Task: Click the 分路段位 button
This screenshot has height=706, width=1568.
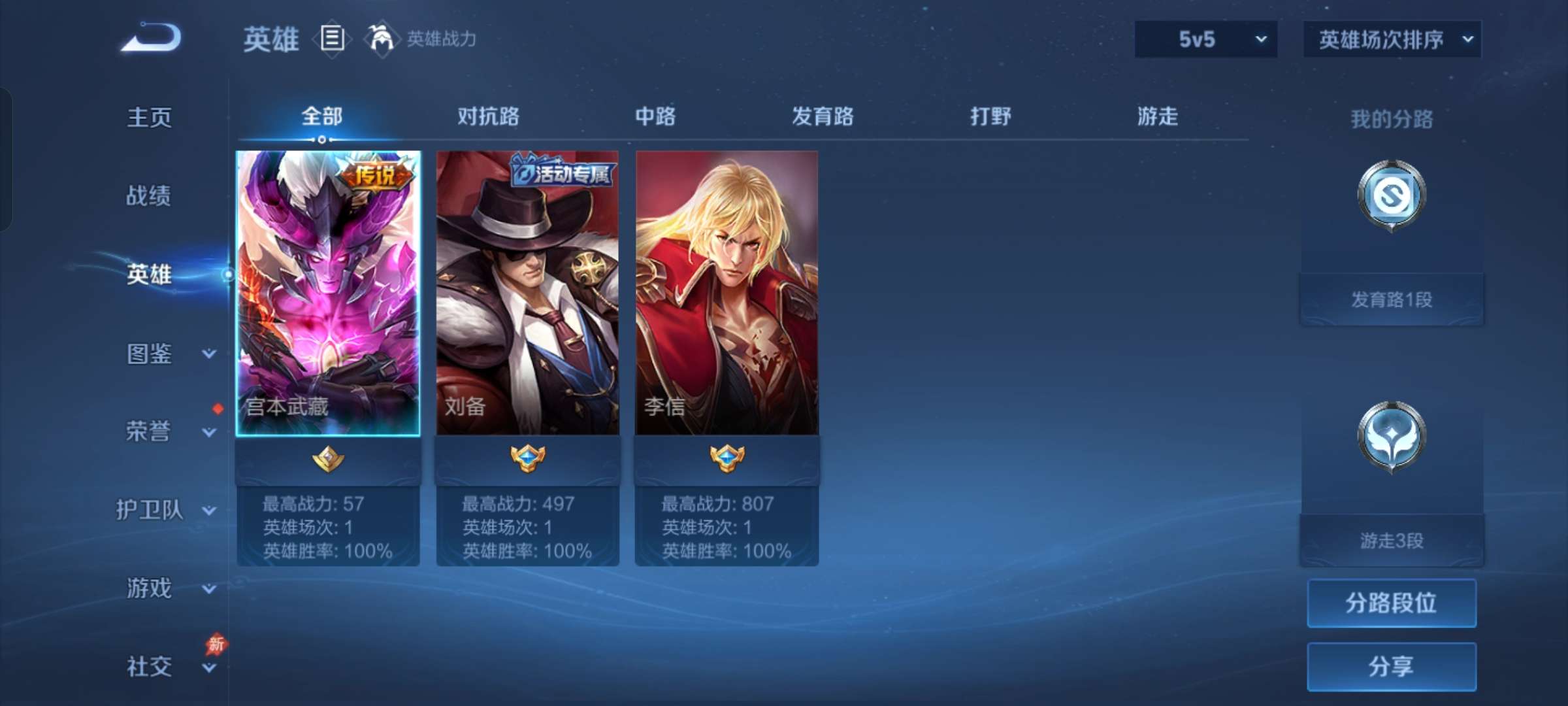Action: (1392, 603)
